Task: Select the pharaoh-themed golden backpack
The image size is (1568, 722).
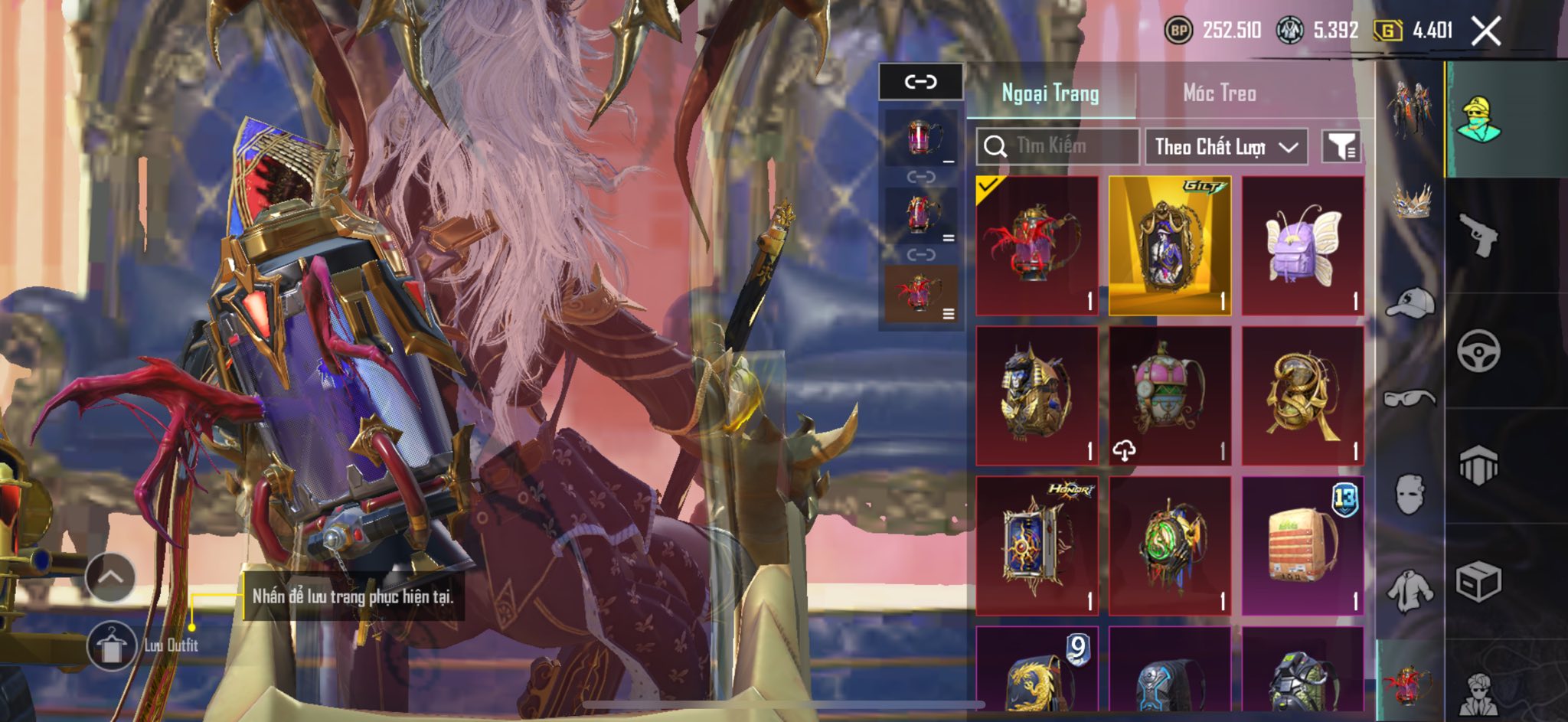Action: point(1037,396)
